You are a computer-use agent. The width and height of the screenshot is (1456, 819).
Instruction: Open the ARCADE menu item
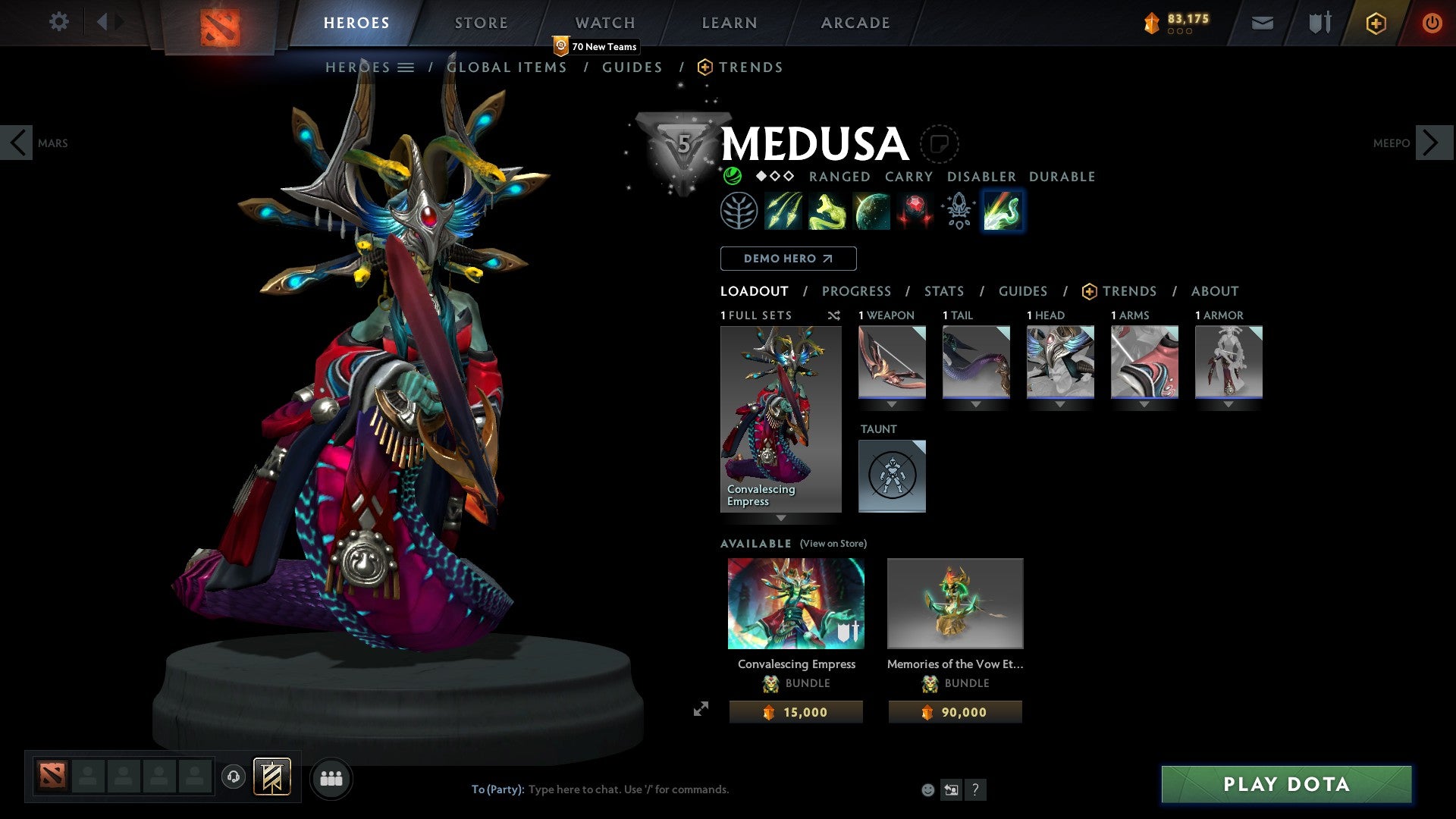pos(855,22)
